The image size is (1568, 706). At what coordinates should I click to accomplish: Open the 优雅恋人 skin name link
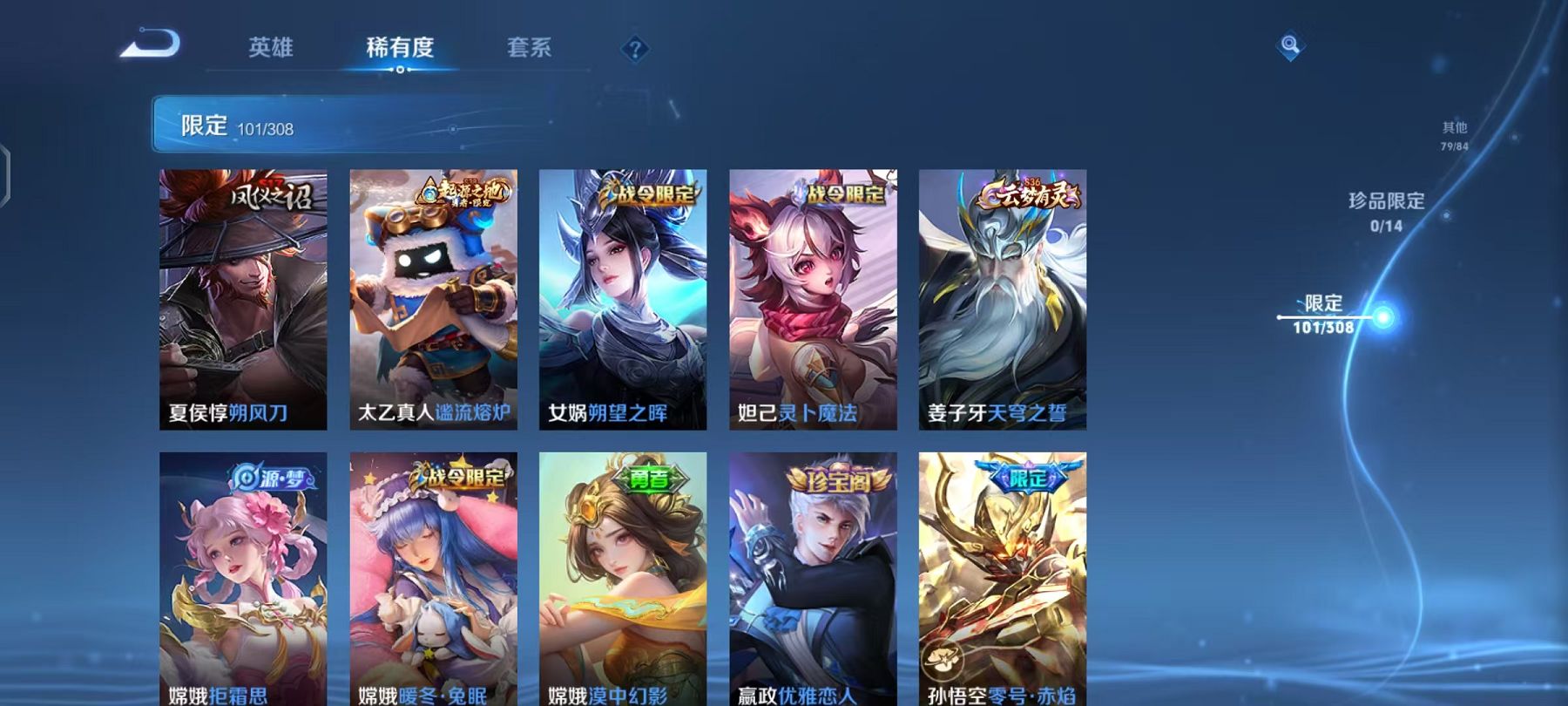point(819,696)
